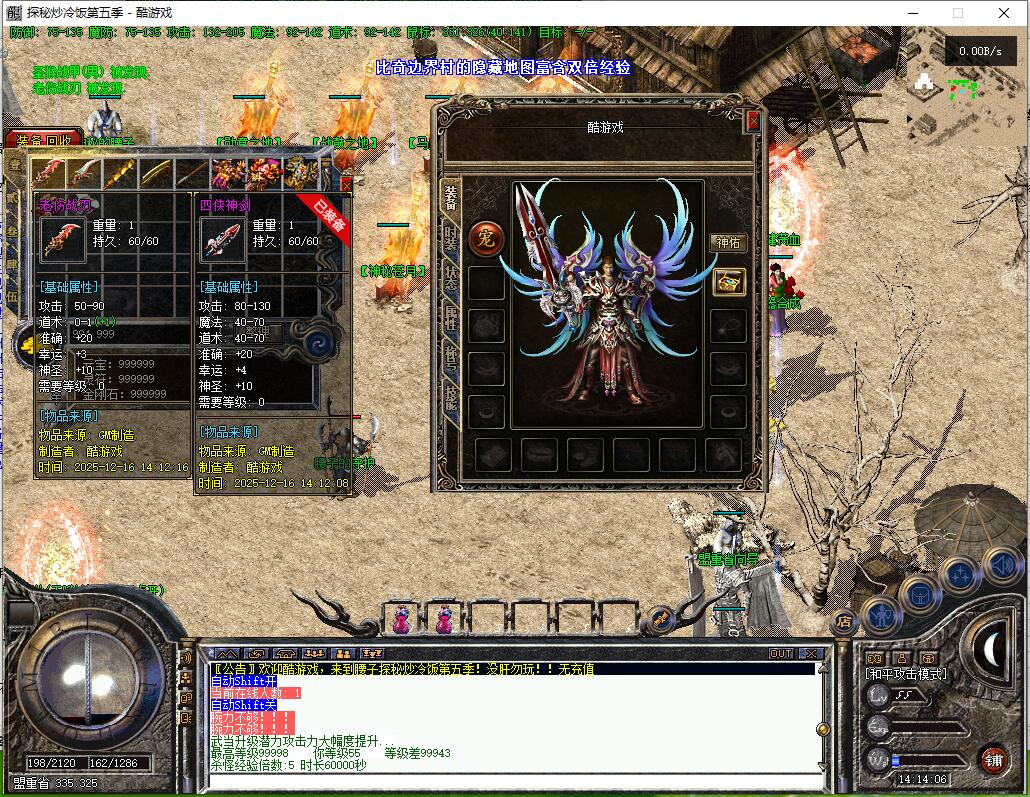Close the bag inventory window
The height and width of the screenshot is (797, 1030).
tap(346, 184)
